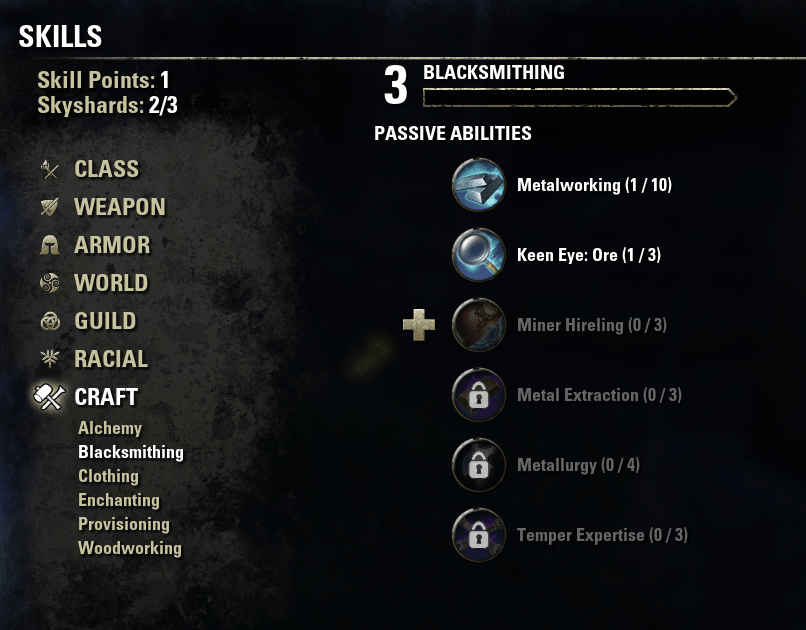Add a skill point to Miner Hireling

pos(419,325)
